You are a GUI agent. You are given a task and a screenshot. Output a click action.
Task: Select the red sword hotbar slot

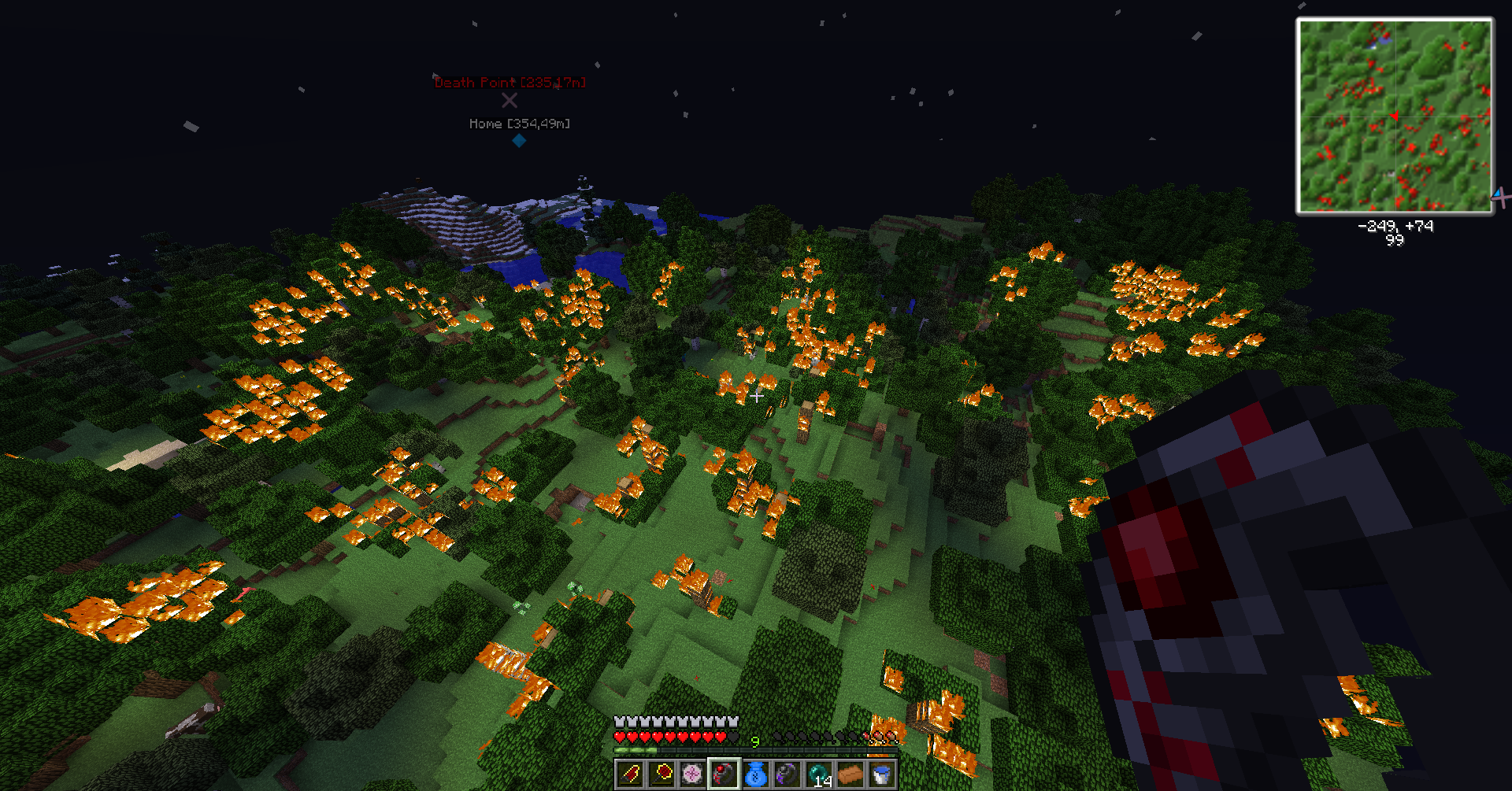pyautogui.click(x=630, y=774)
